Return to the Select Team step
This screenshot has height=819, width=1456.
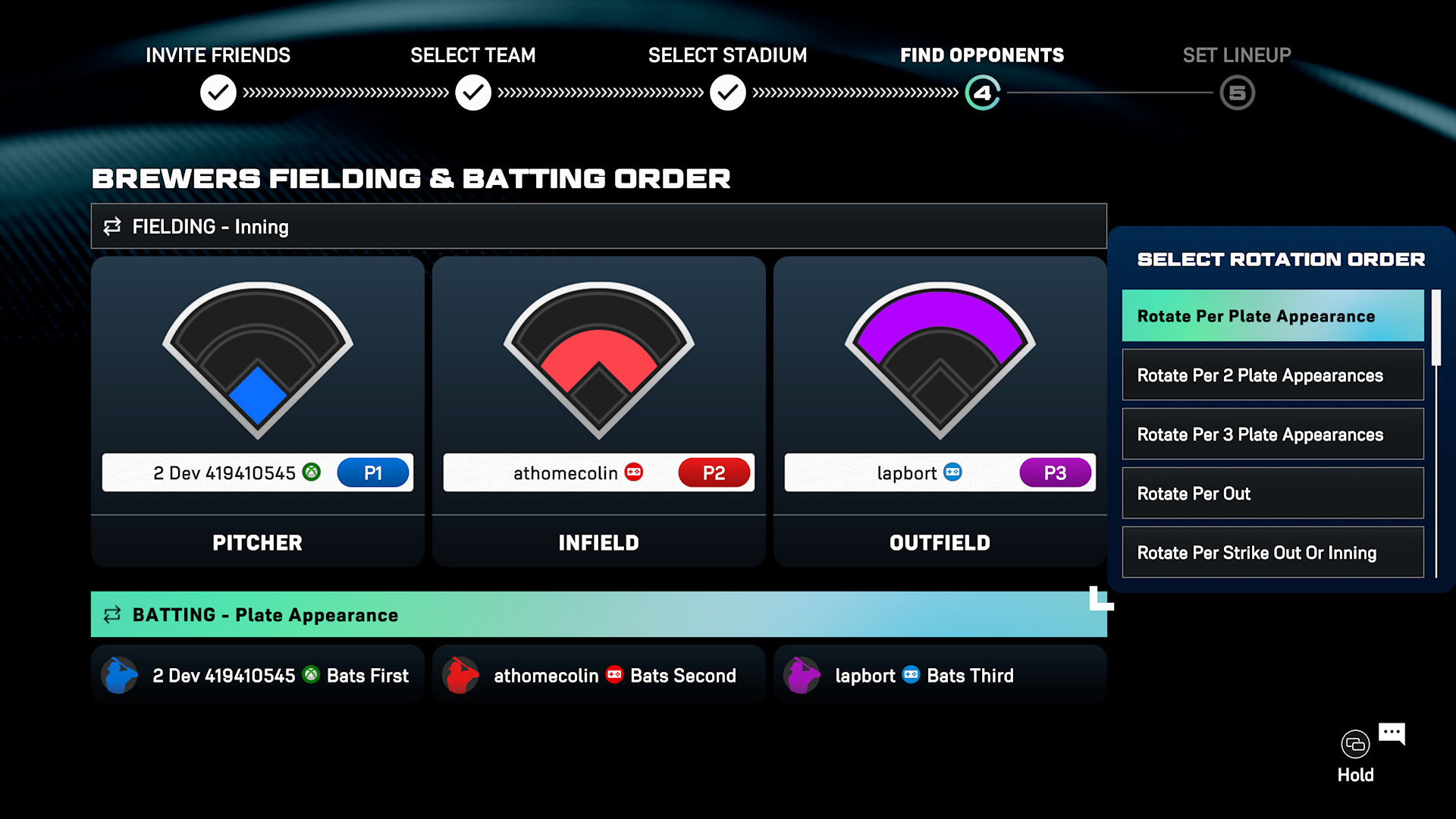(x=473, y=93)
